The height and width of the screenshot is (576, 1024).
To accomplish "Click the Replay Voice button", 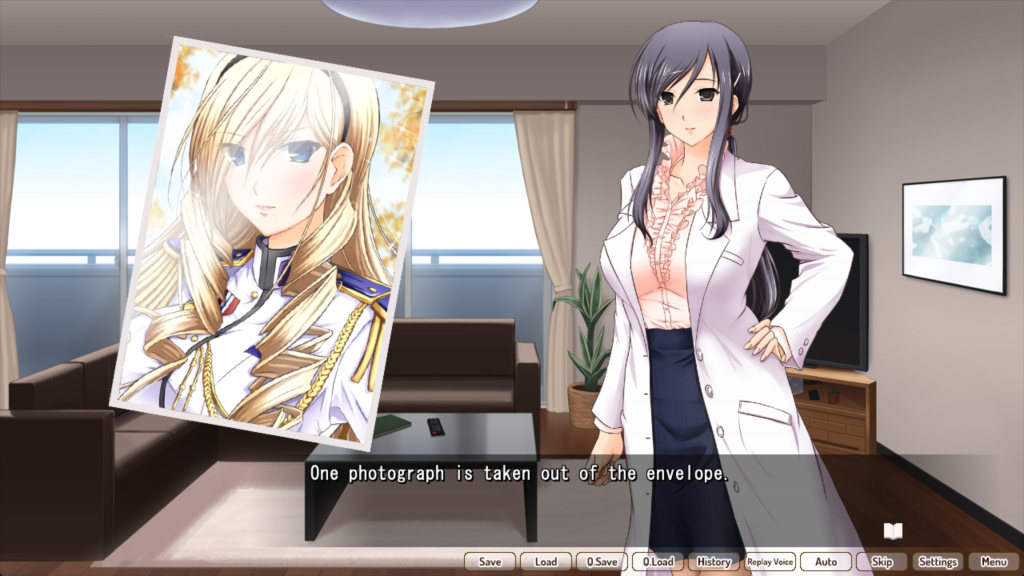I will 770,562.
